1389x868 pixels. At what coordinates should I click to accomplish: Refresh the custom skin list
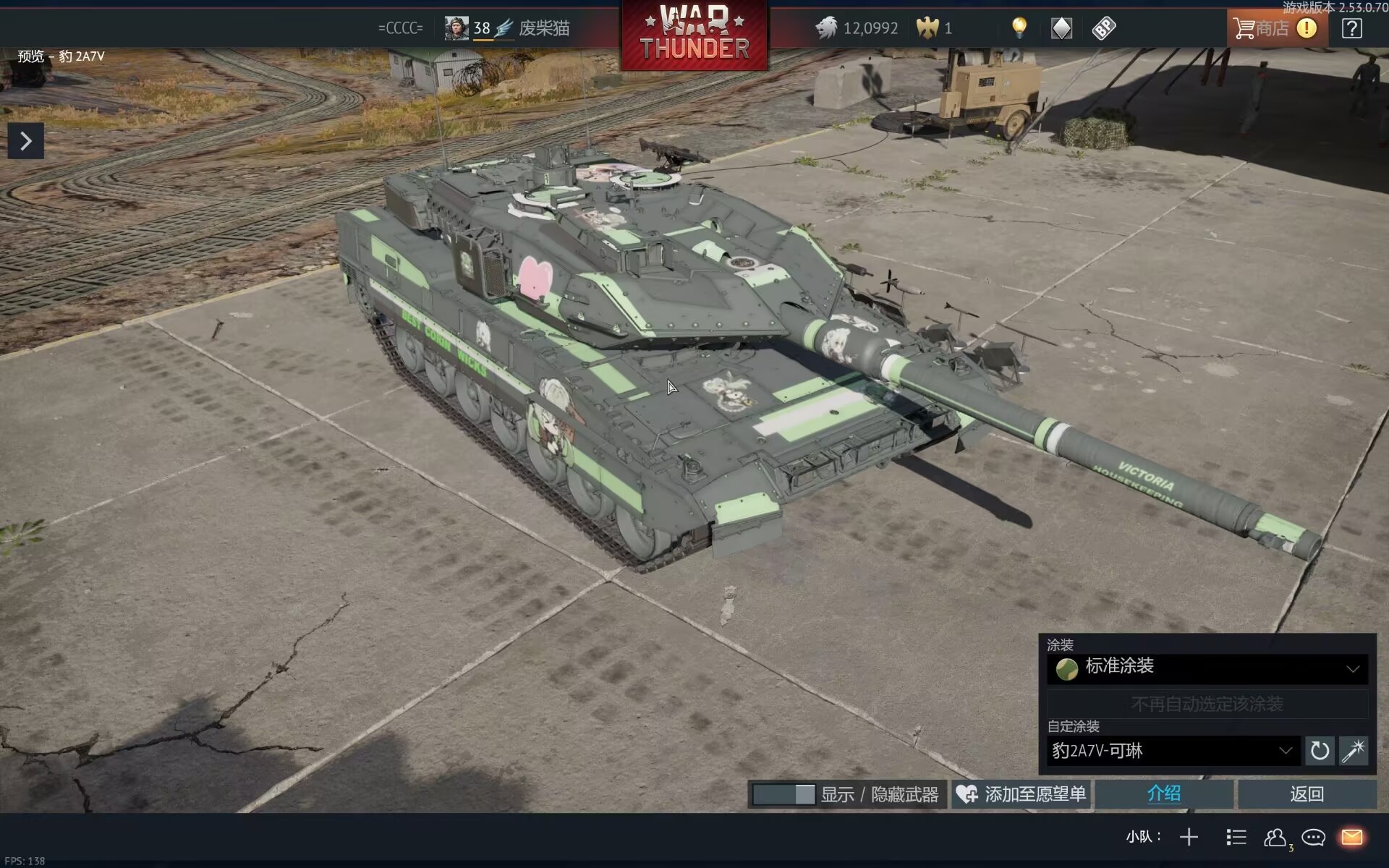tap(1320, 751)
